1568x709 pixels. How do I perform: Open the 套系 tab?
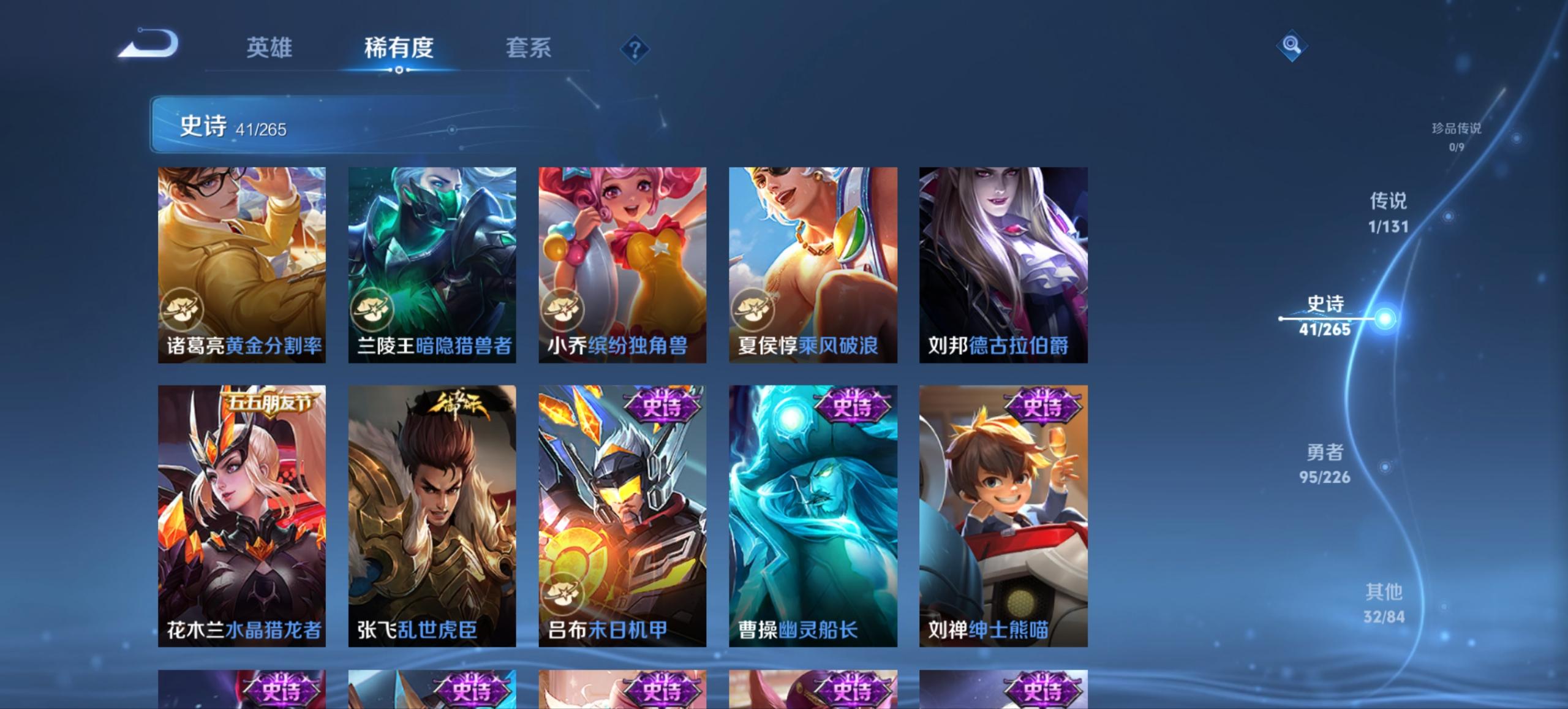[x=528, y=48]
